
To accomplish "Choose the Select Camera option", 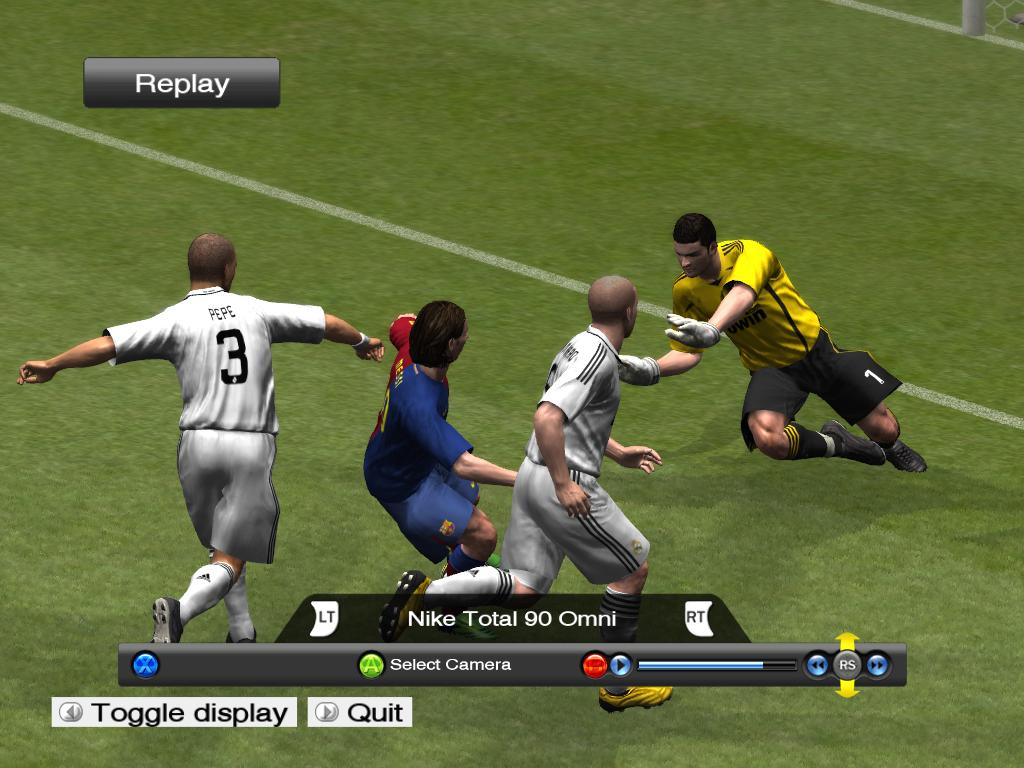I will tap(435, 665).
